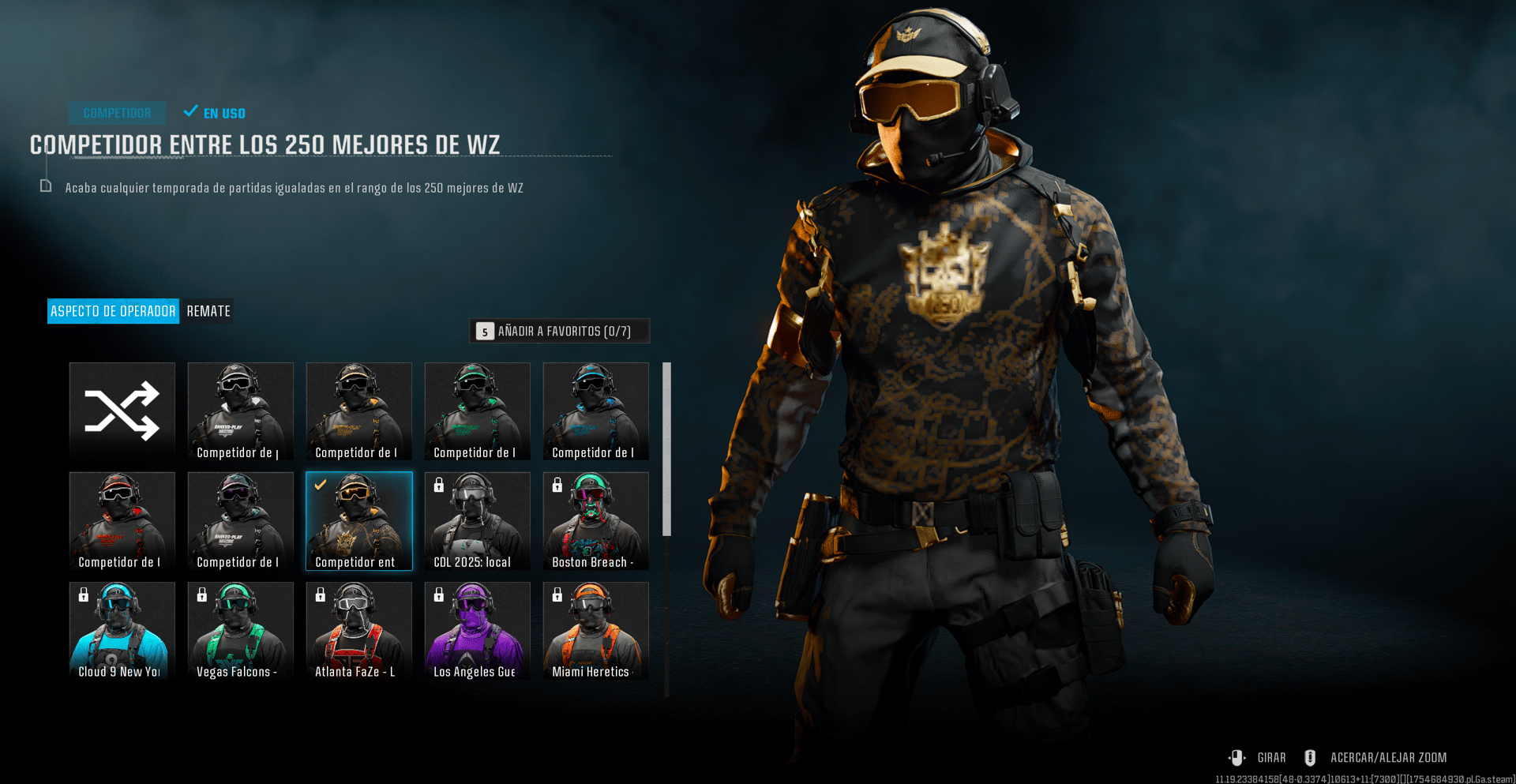Select the Vegas Falcons skin tile

click(x=241, y=631)
